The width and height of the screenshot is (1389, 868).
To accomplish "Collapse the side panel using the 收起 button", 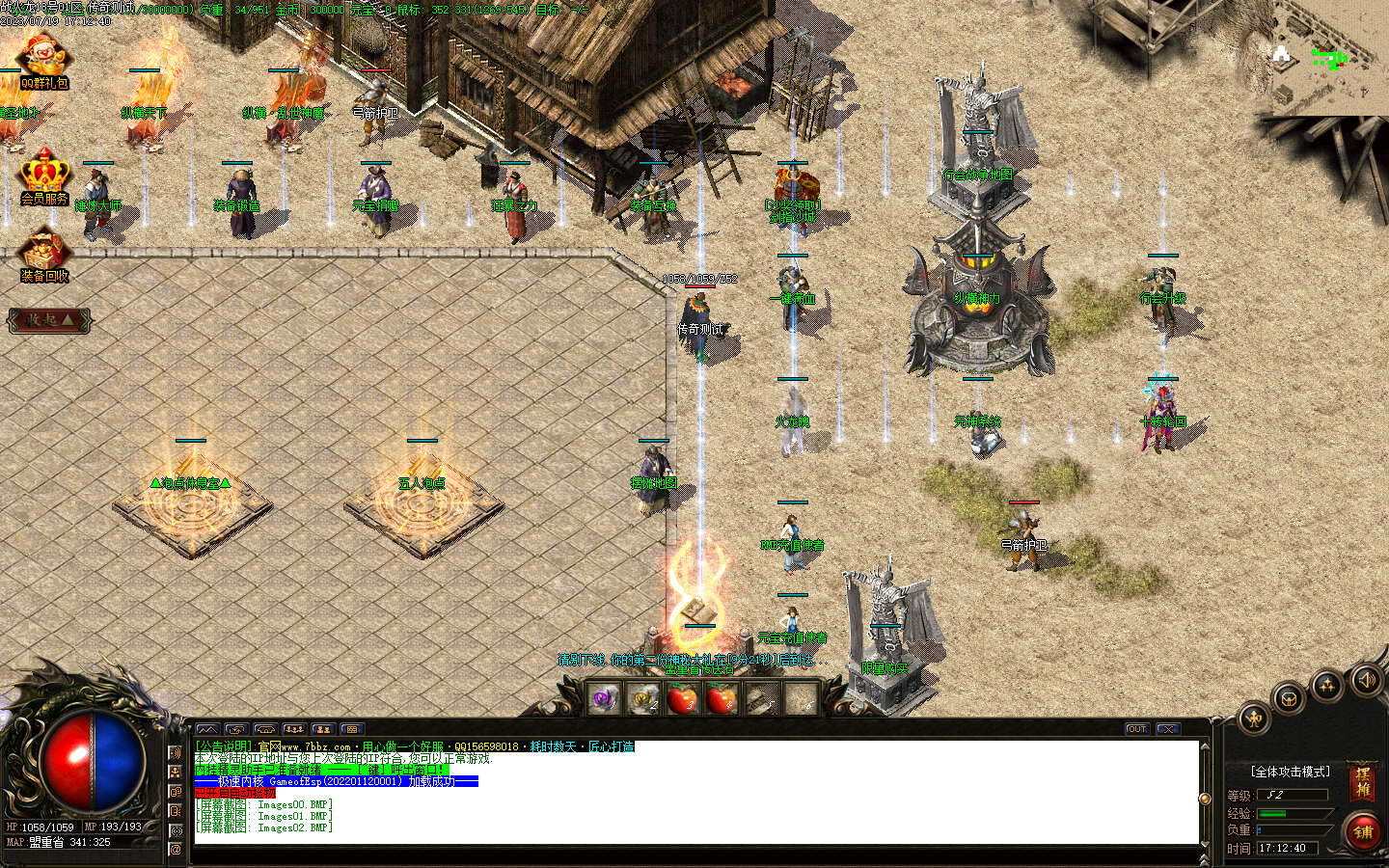I will pyautogui.click(x=50, y=321).
